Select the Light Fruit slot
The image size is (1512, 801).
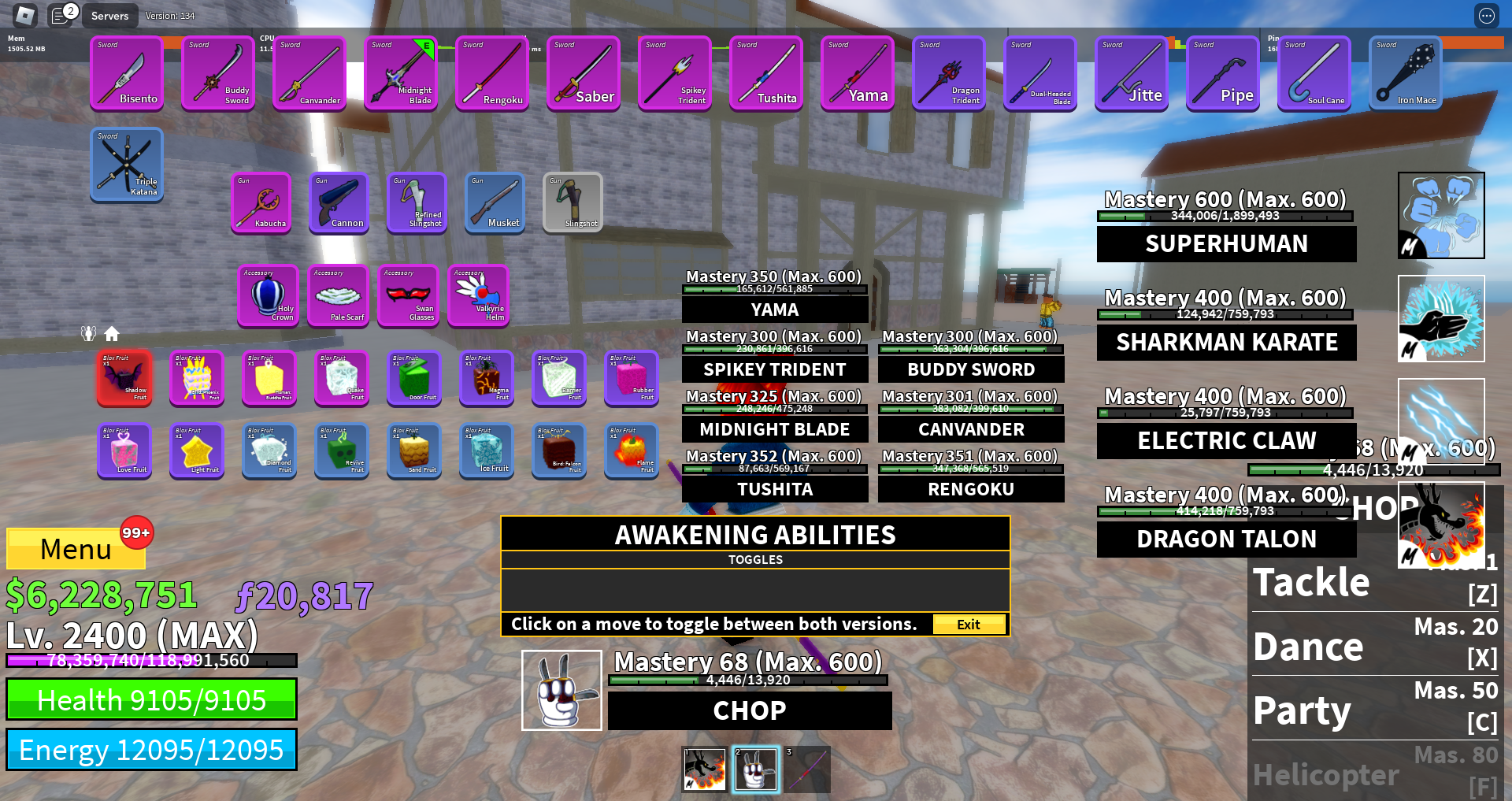(x=197, y=451)
